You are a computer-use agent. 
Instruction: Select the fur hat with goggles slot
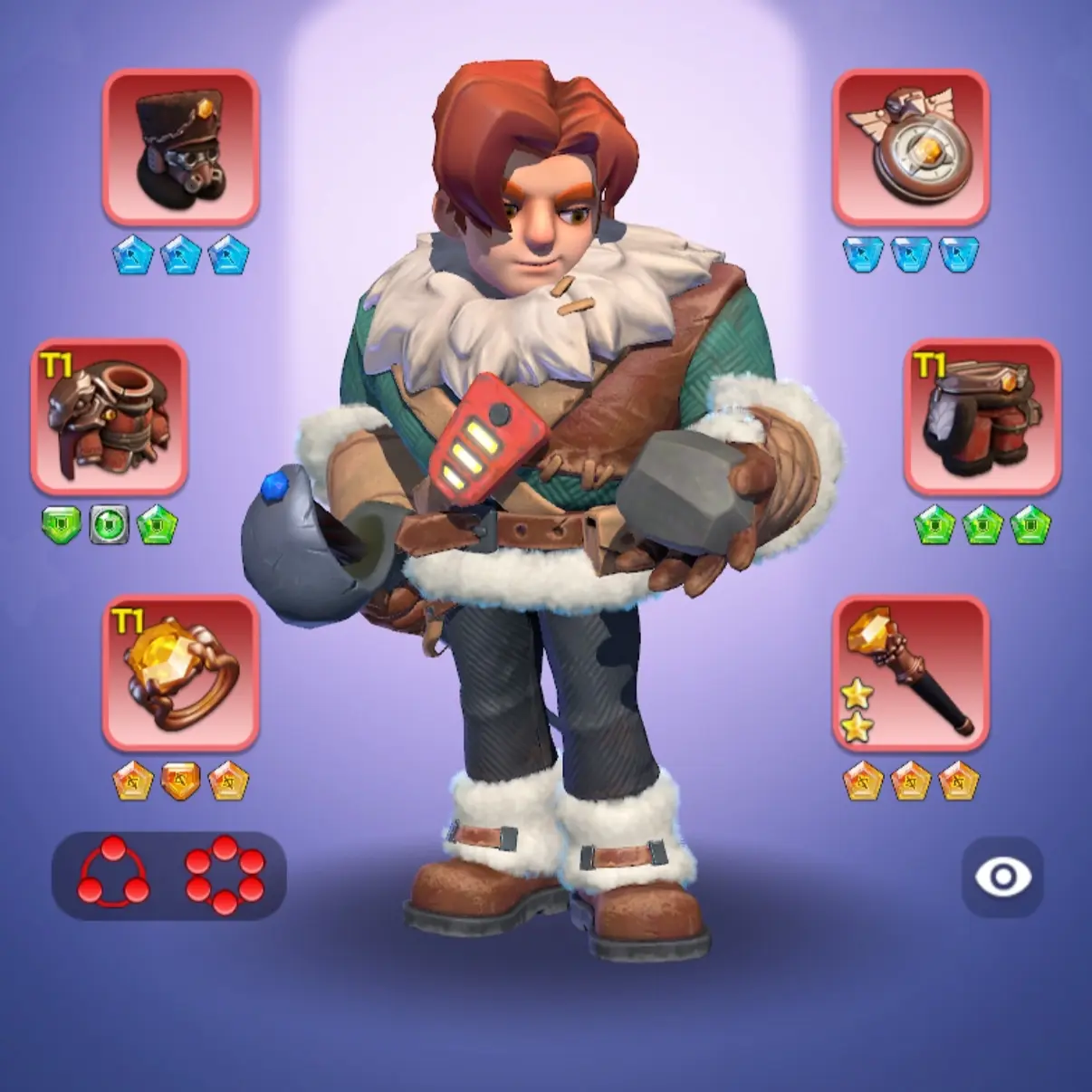tap(181, 148)
